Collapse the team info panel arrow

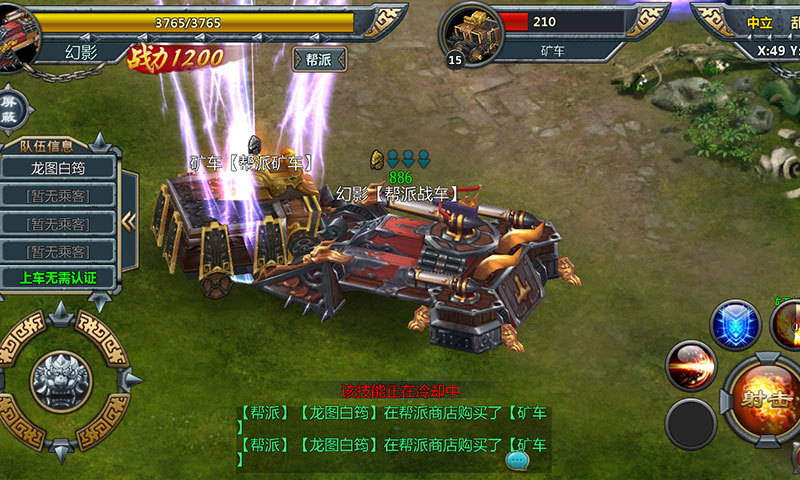pos(129,220)
